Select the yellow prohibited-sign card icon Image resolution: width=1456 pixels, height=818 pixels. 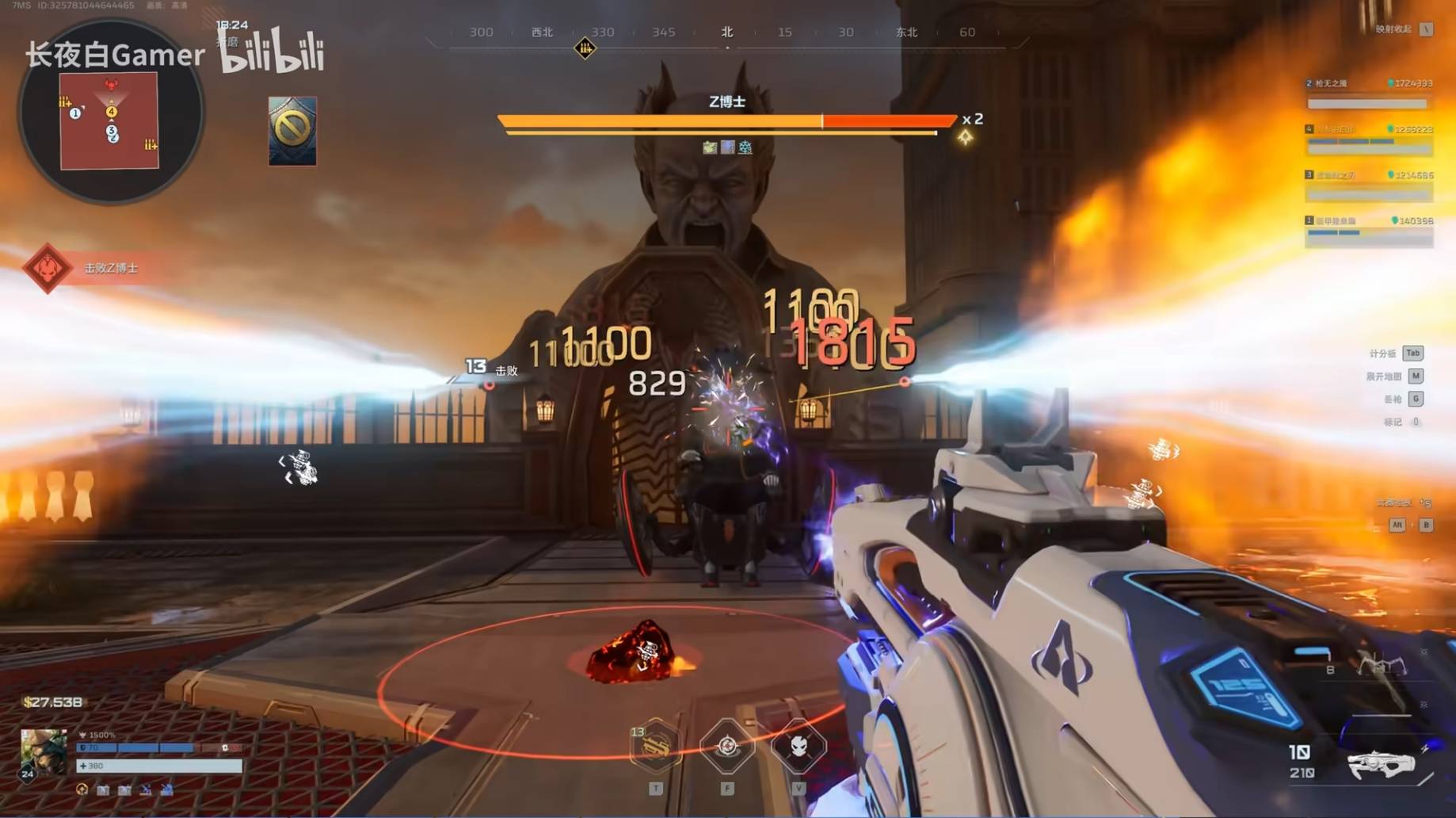pos(292,131)
